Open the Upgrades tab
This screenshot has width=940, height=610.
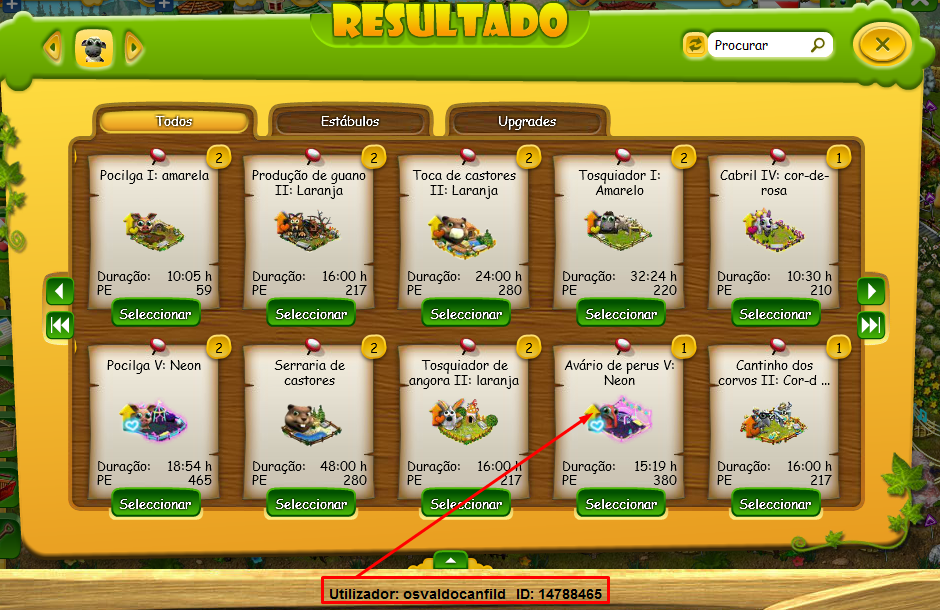pyautogui.click(x=527, y=121)
